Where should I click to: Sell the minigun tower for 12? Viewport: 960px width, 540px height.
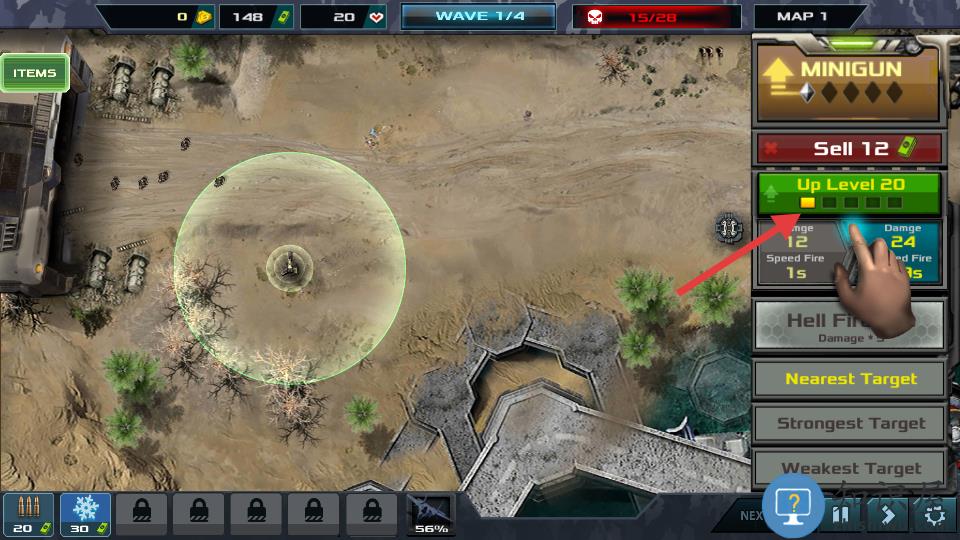(849, 149)
